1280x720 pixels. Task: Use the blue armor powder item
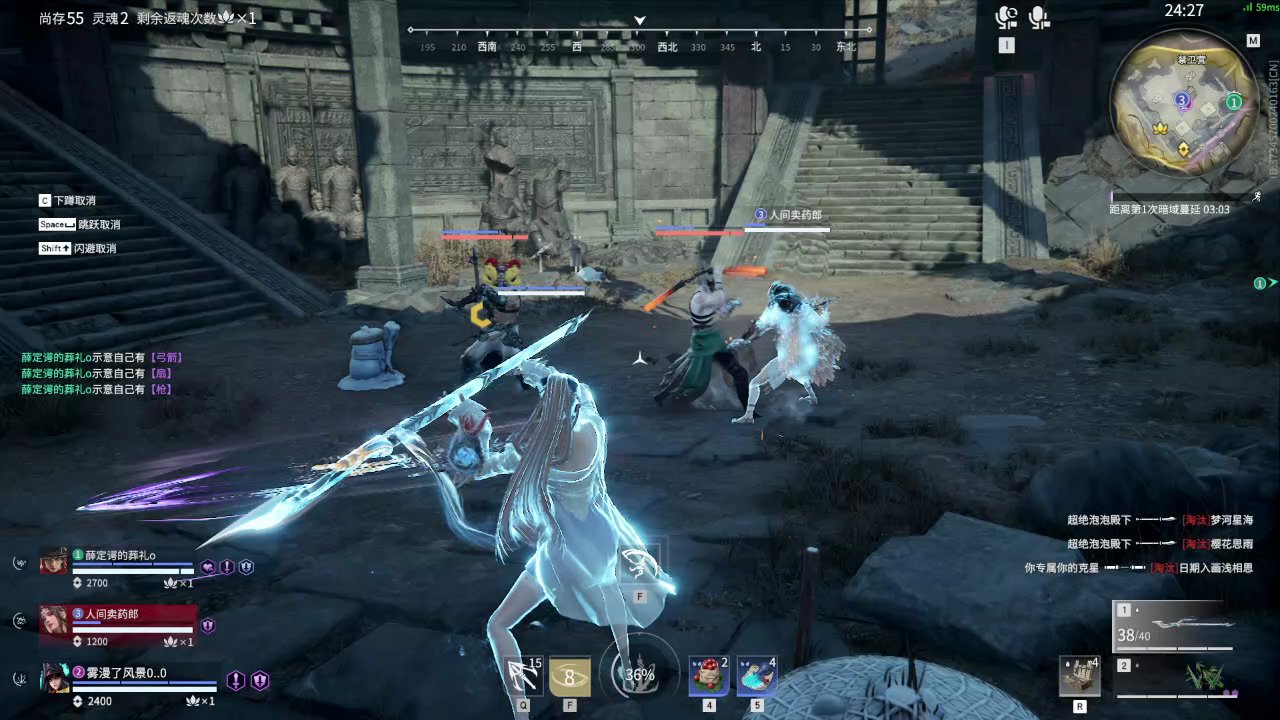[x=757, y=677]
